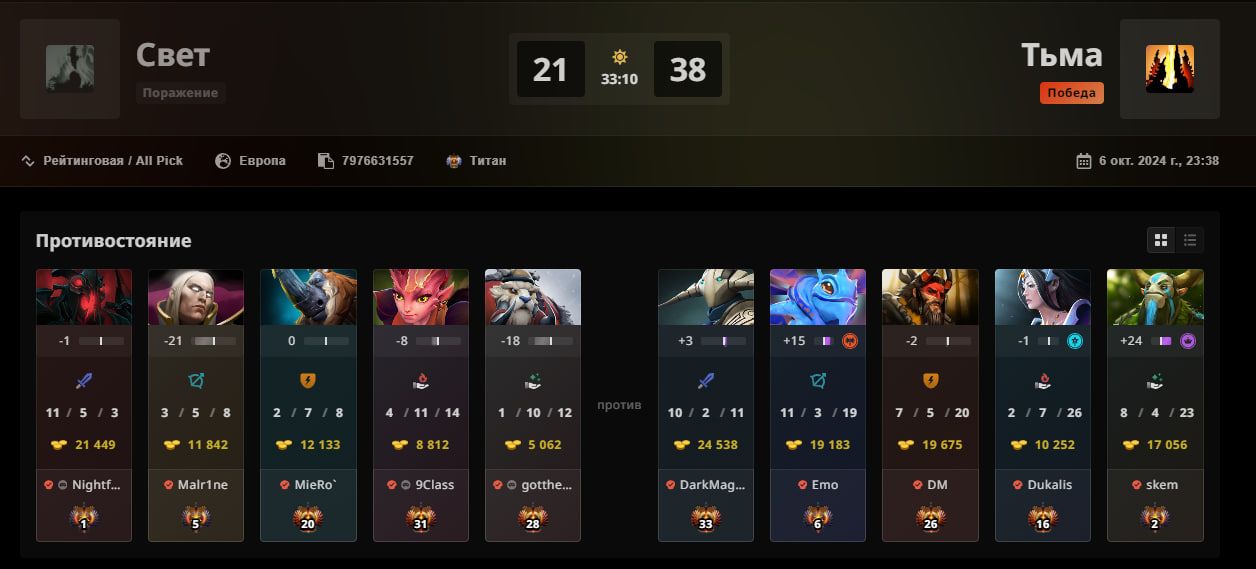Click the Beastmaster hero portrait
This screenshot has width=1256, height=569.
coord(930,297)
